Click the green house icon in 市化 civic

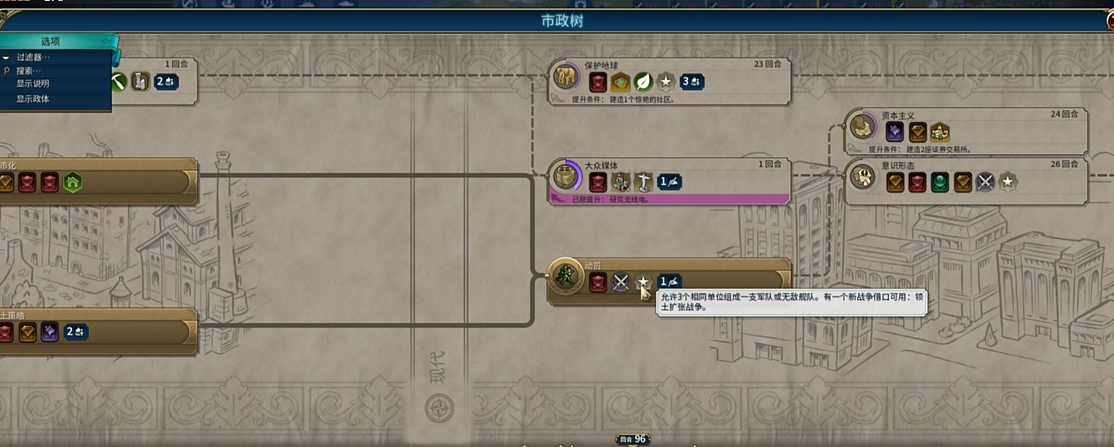pos(72,182)
